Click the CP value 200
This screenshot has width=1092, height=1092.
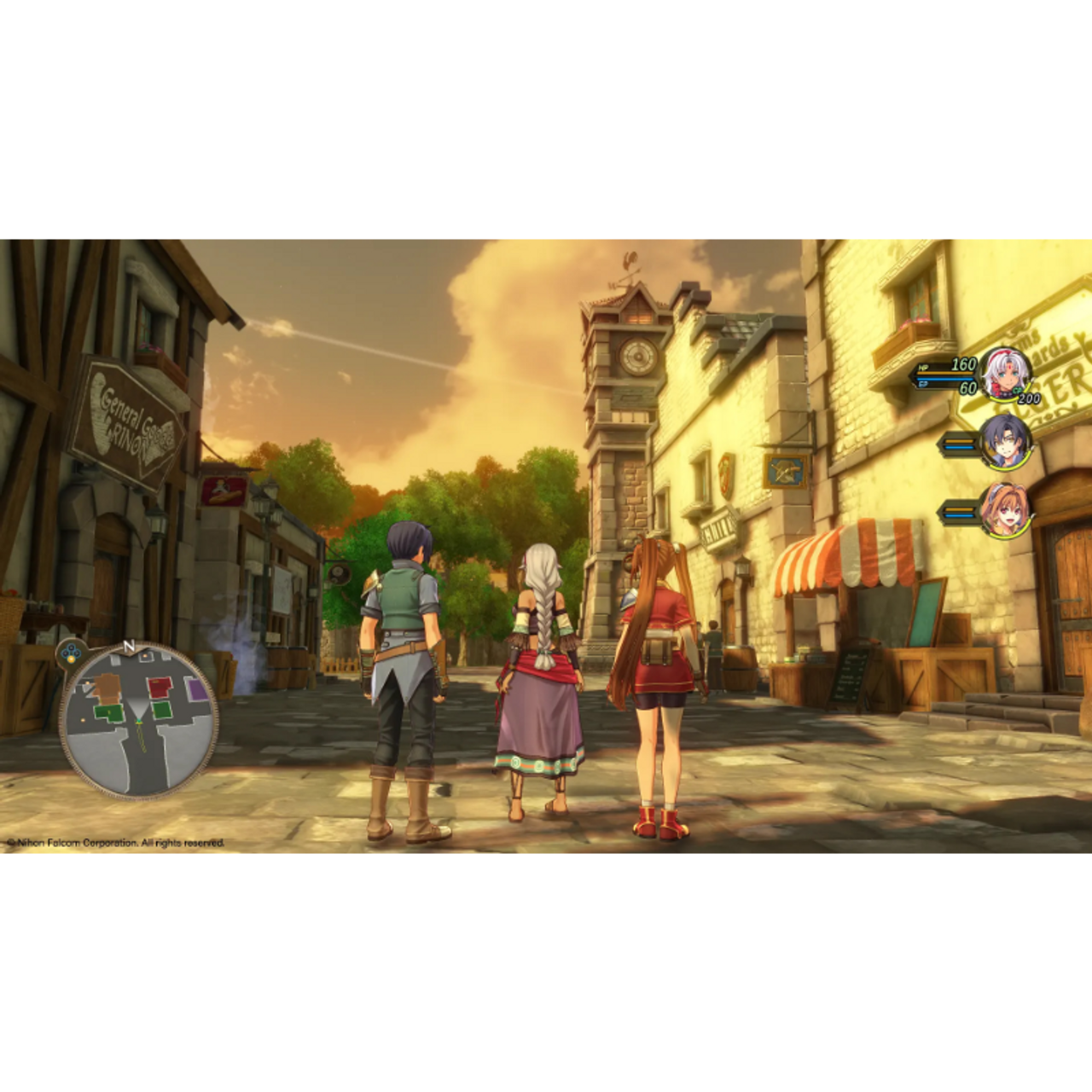1029,399
